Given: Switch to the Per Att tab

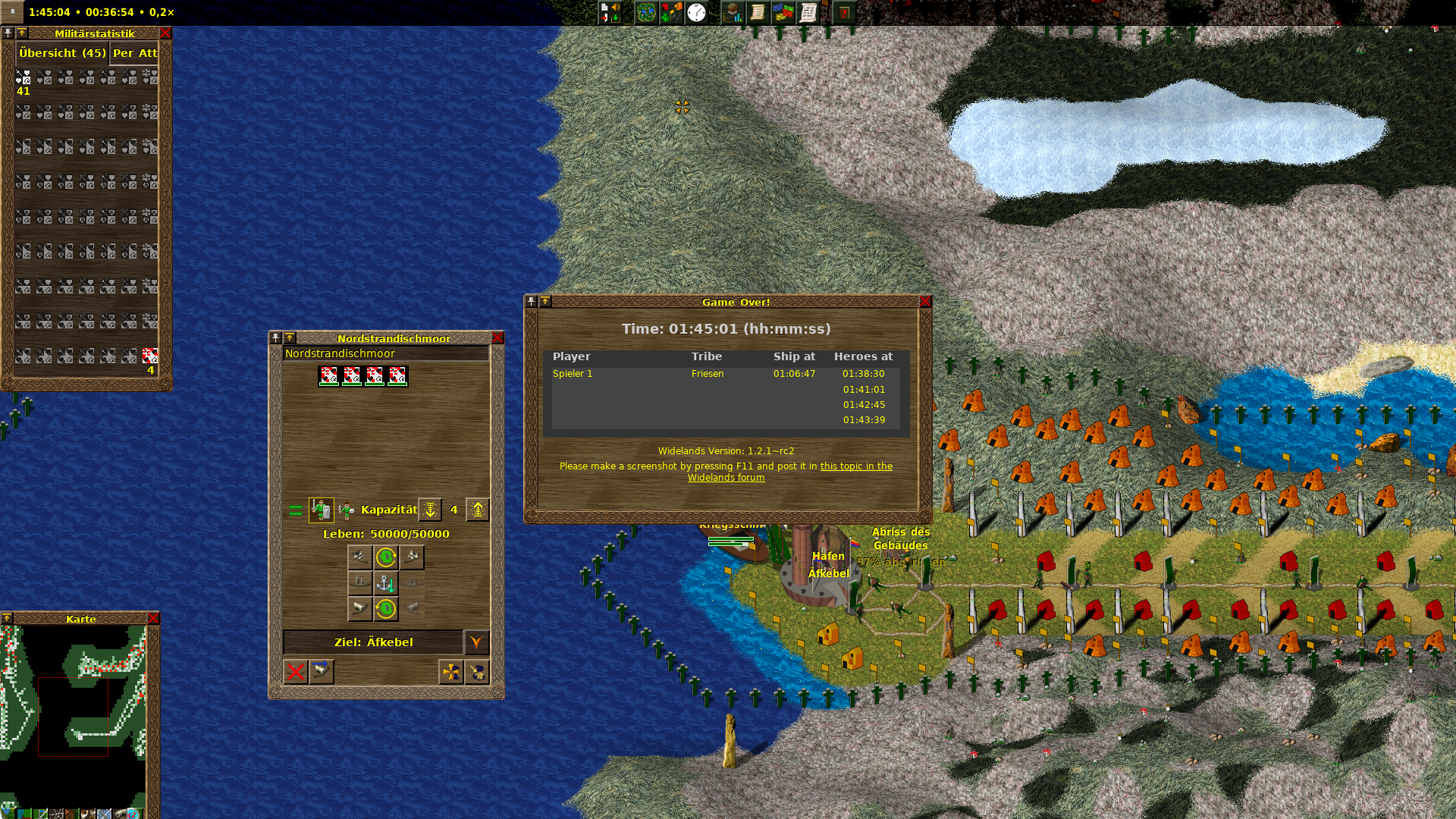Looking at the screenshot, I should click(135, 53).
